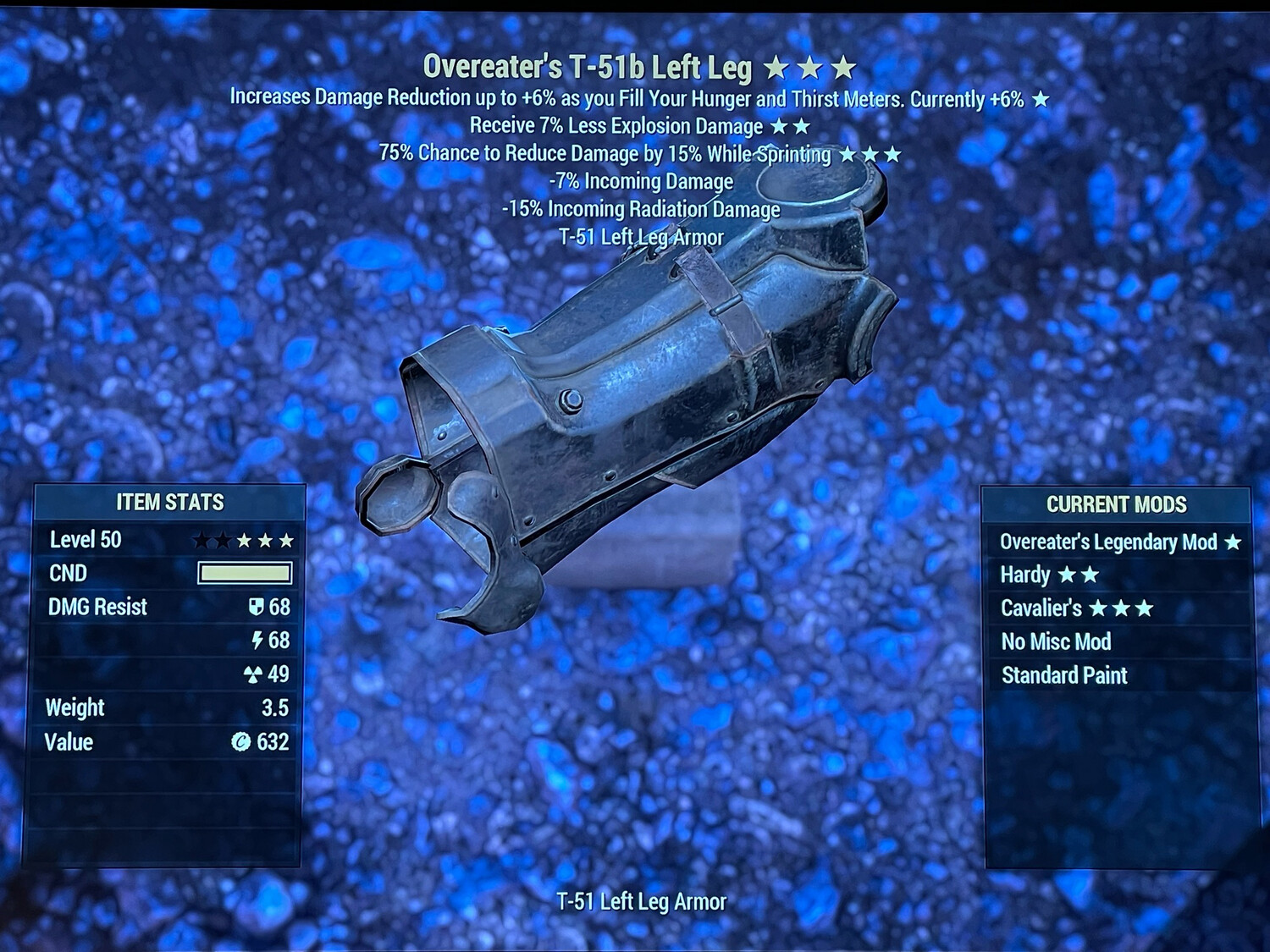Click the star after the Currently +6% text
The image size is (1270, 952).
click(1040, 99)
